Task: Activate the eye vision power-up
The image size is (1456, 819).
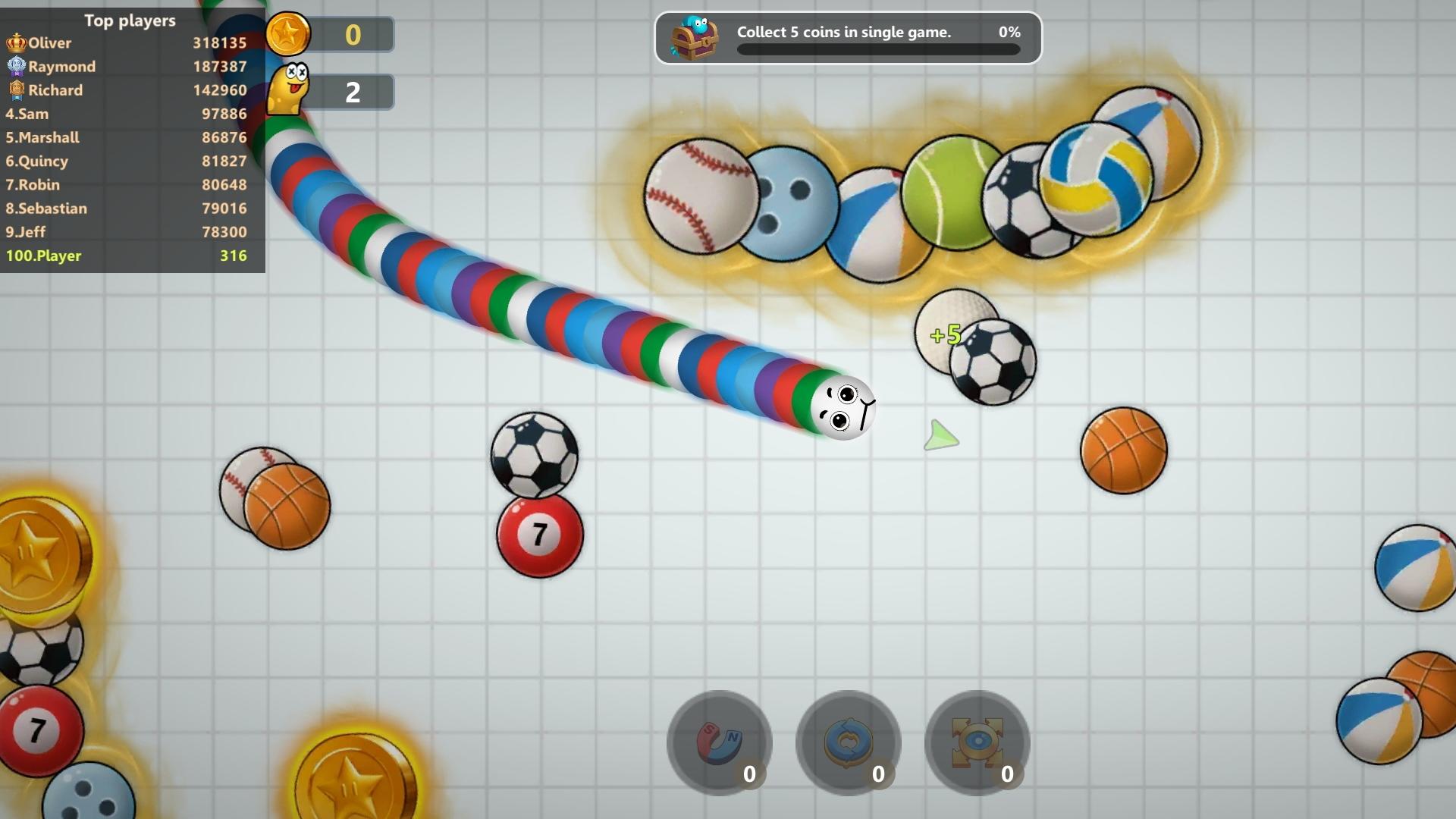Action: tap(977, 745)
